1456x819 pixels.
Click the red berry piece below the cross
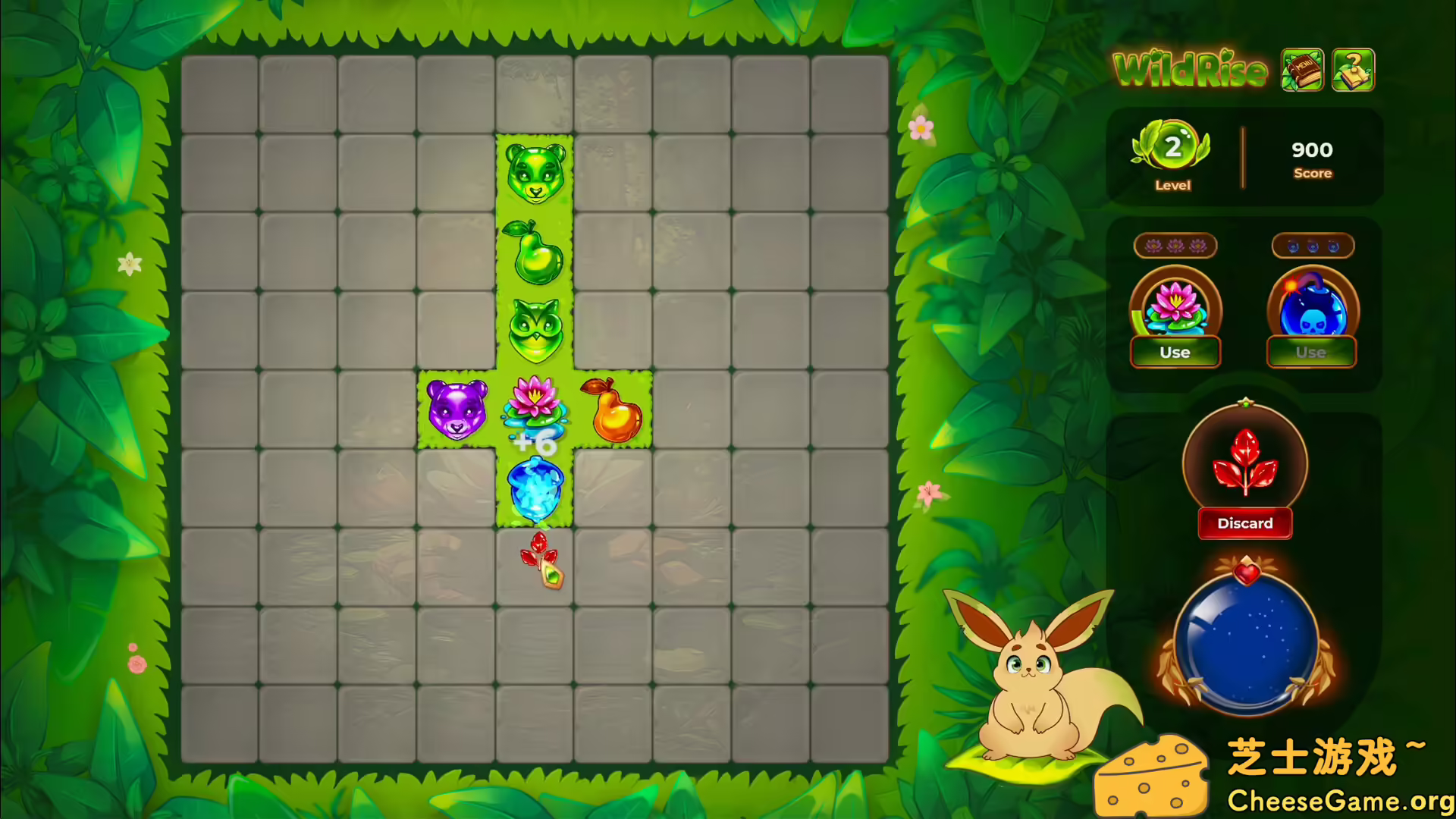tap(542, 561)
